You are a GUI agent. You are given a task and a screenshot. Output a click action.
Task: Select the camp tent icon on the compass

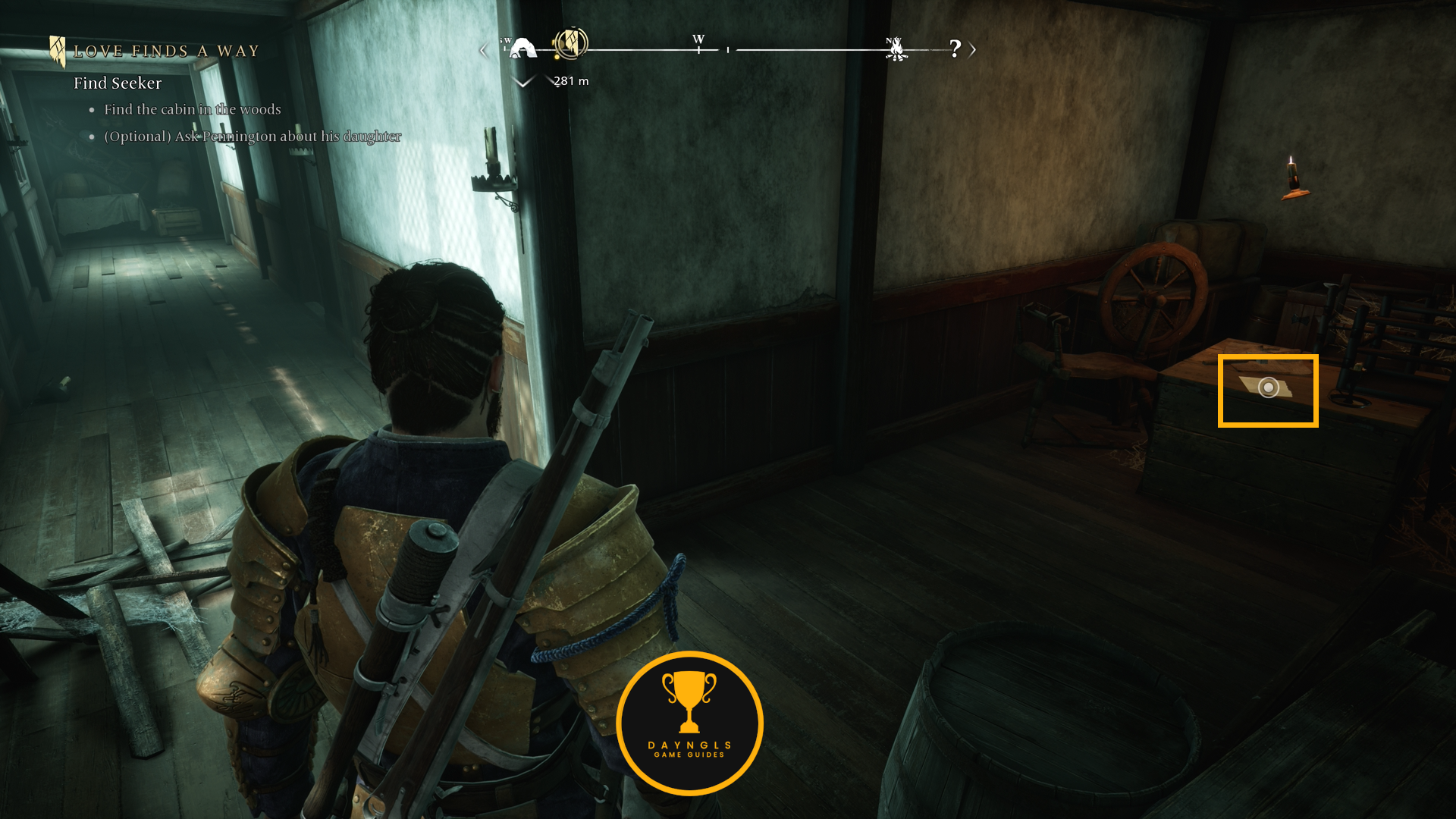[522, 49]
